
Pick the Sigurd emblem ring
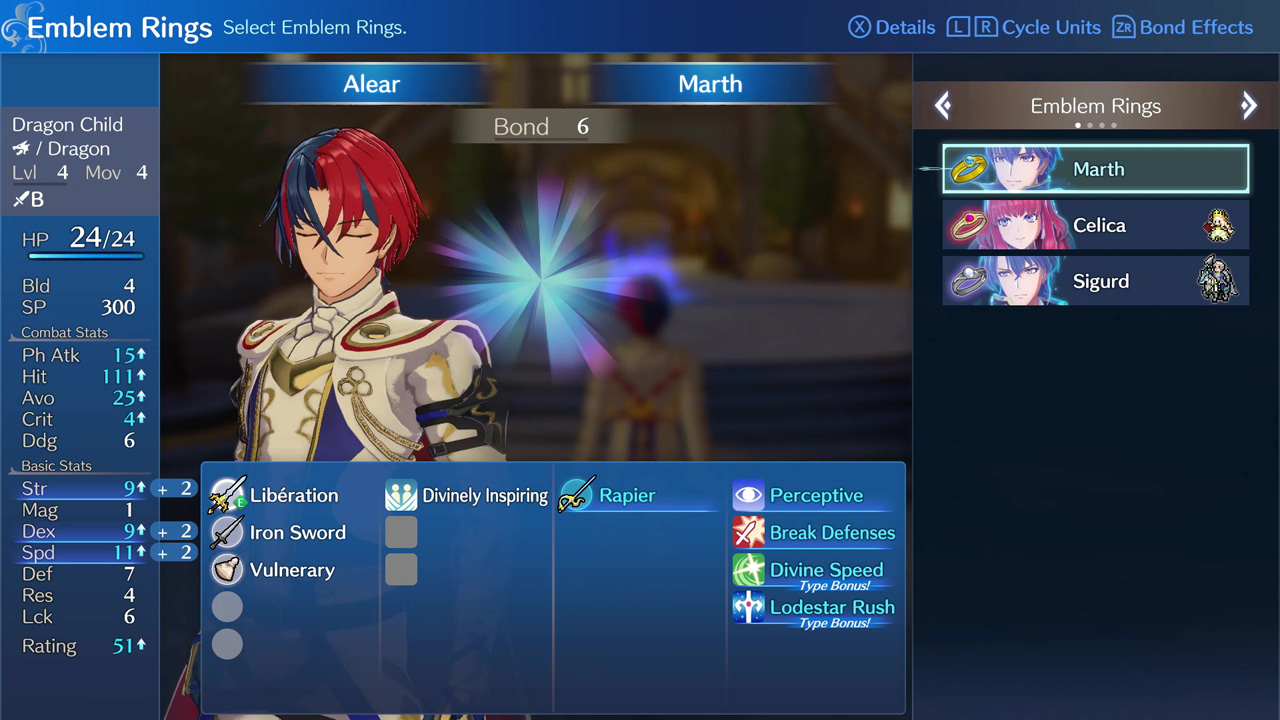[x=1096, y=281]
